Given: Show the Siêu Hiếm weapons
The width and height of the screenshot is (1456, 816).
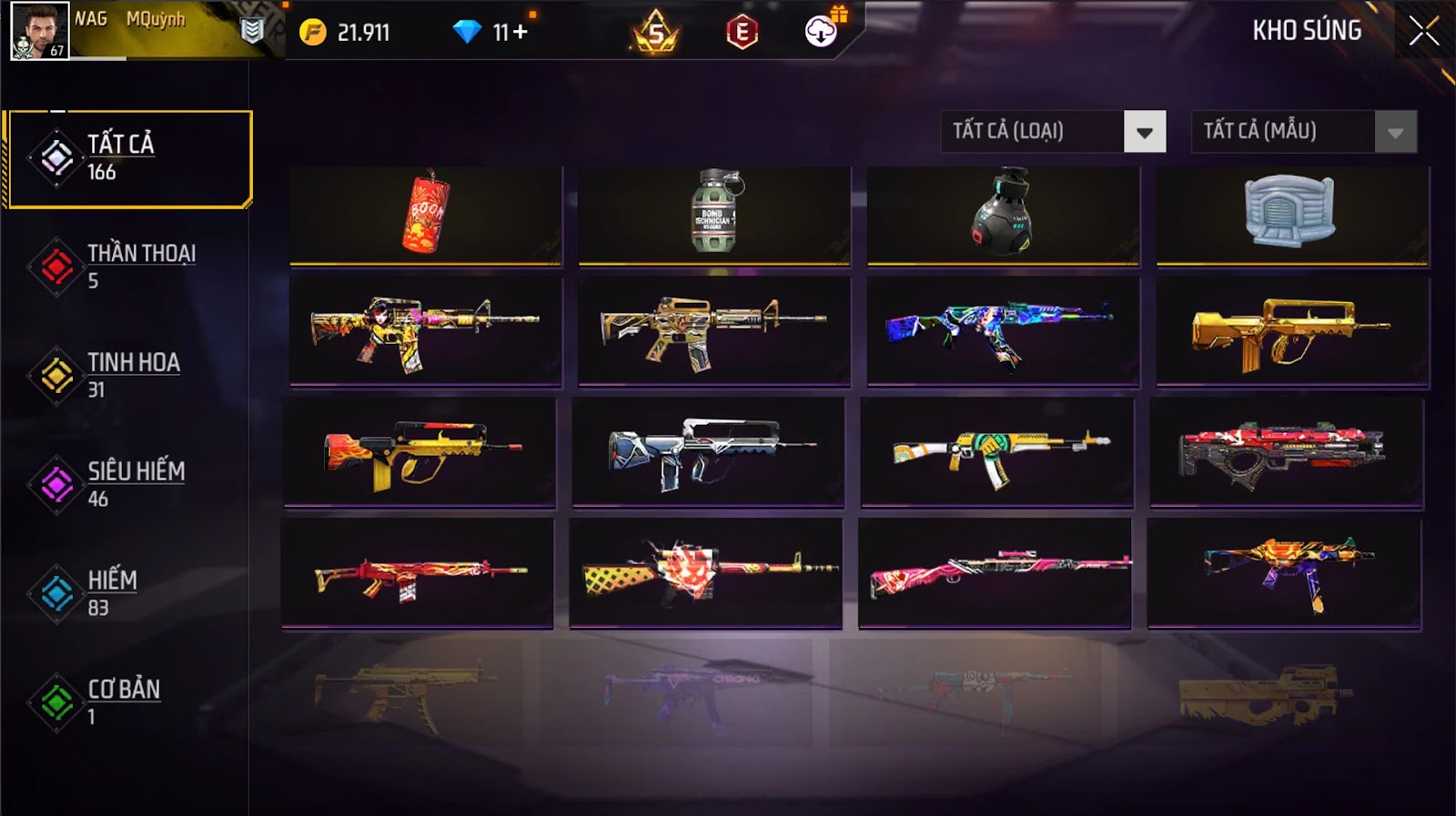Looking at the screenshot, I should click(x=127, y=485).
